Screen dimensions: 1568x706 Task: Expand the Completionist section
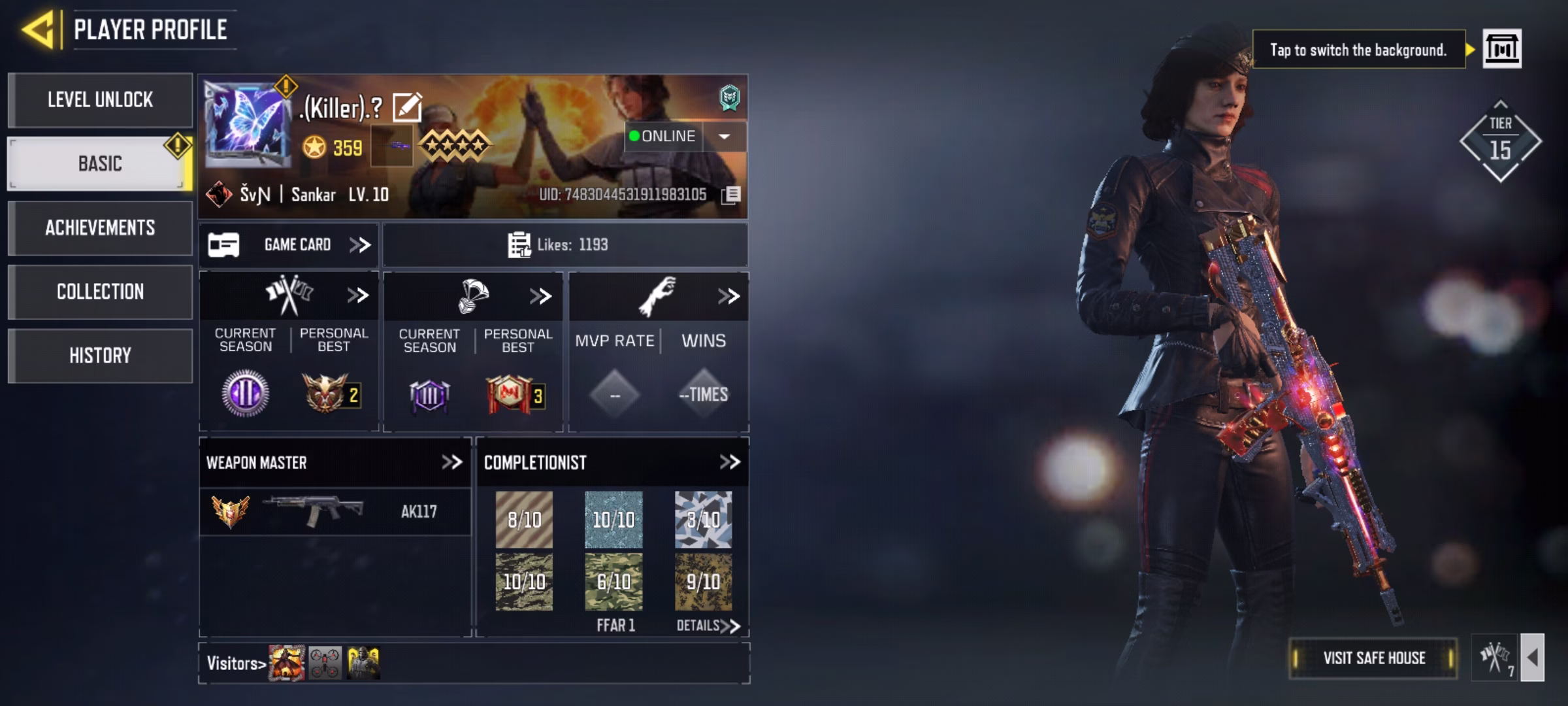point(729,463)
